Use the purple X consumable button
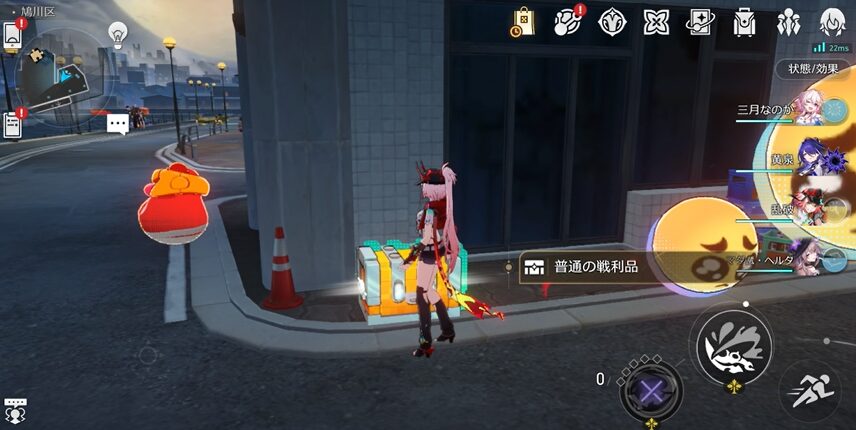Screen dimensions: 856x430 click(650, 388)
